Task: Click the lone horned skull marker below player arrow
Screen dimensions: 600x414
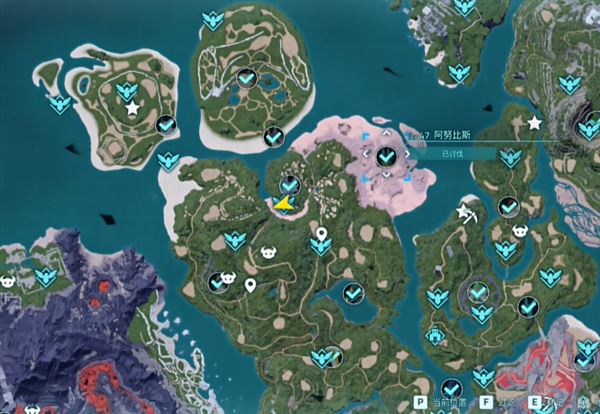Action: pos(268,252)
